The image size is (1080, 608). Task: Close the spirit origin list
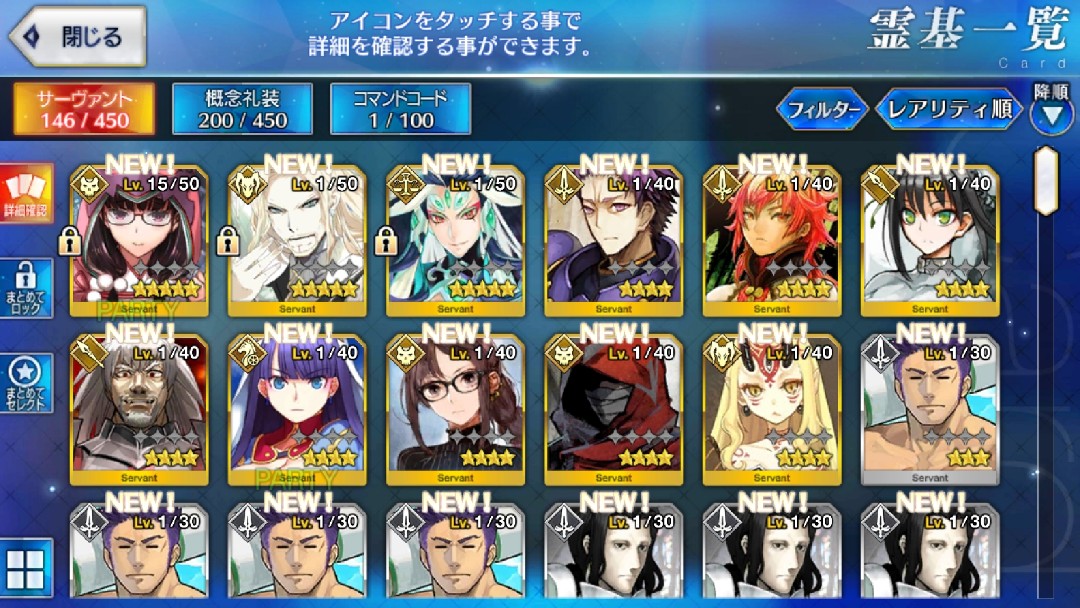pos(78,37)
